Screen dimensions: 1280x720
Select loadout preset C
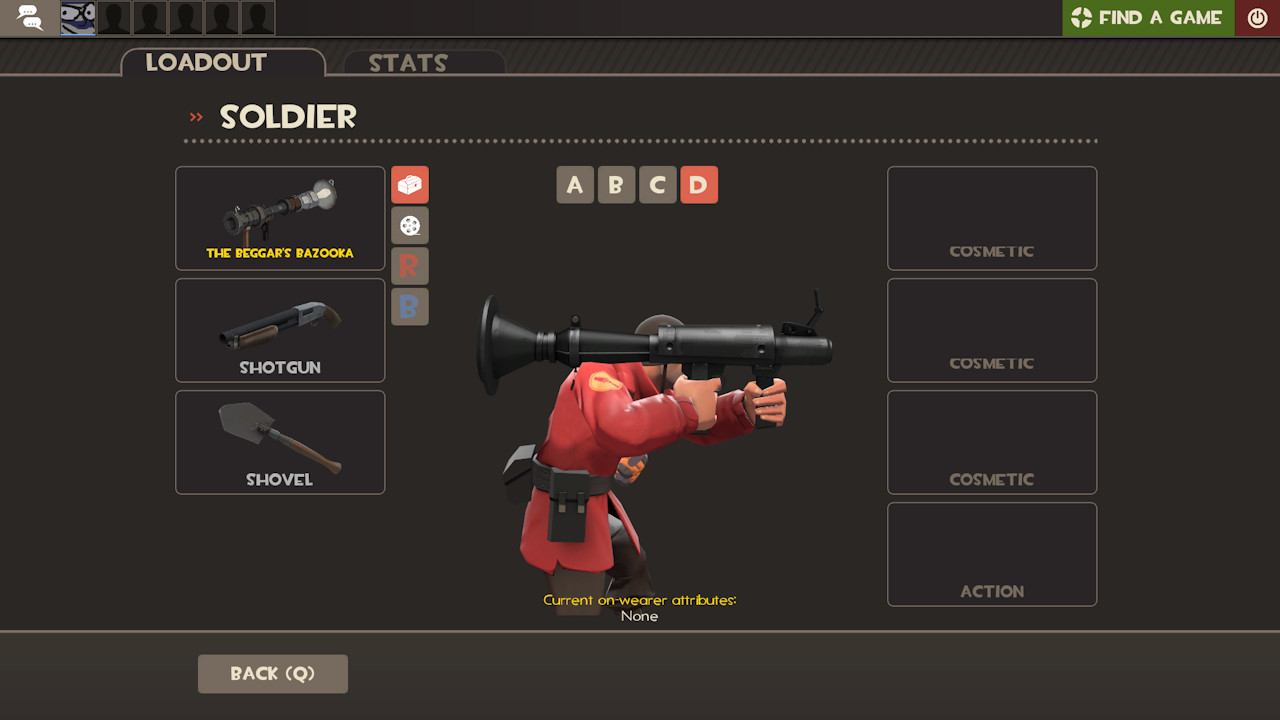pos(657,184)
